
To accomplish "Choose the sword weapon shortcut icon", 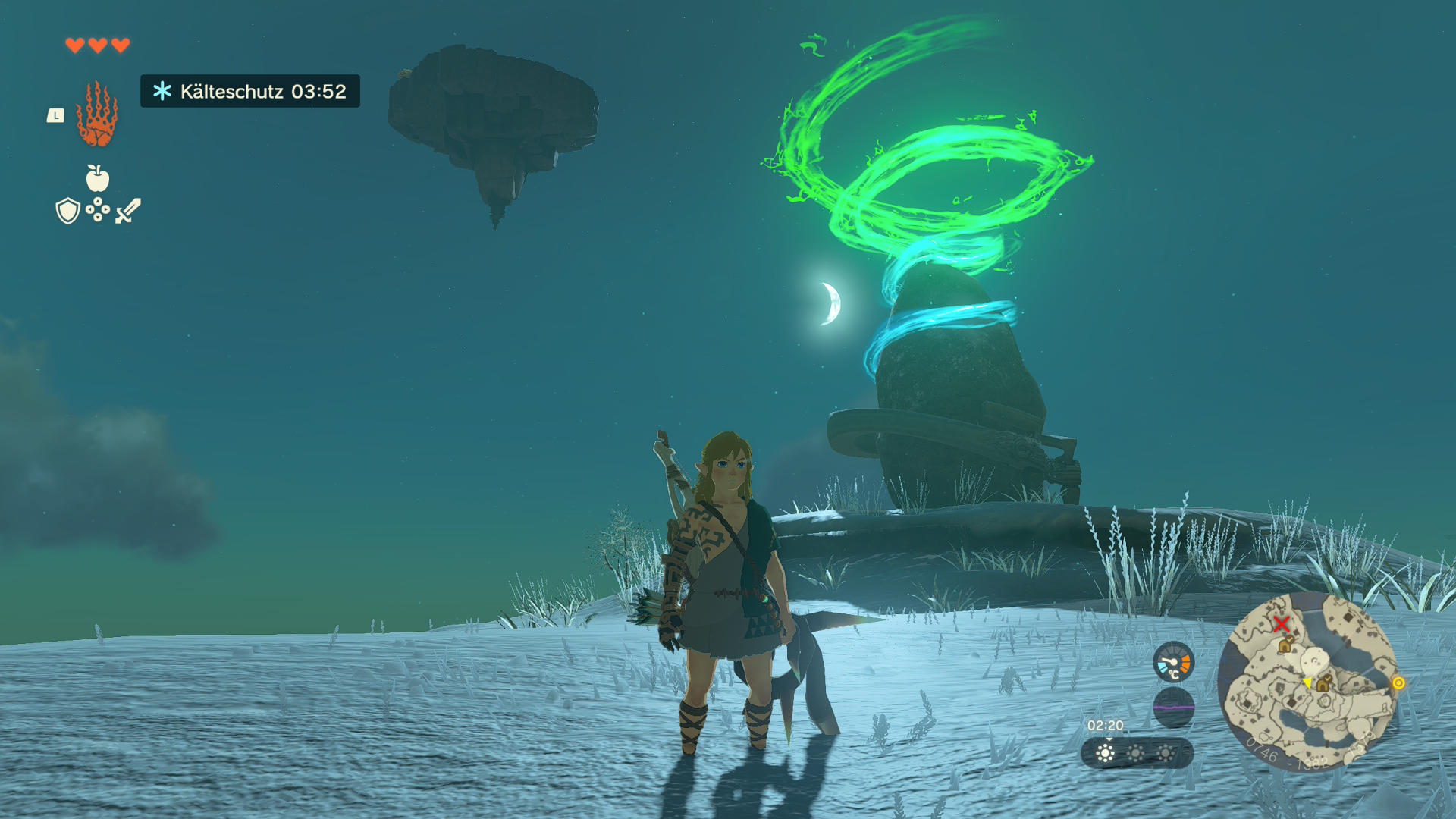I will [x=128, y=211].
